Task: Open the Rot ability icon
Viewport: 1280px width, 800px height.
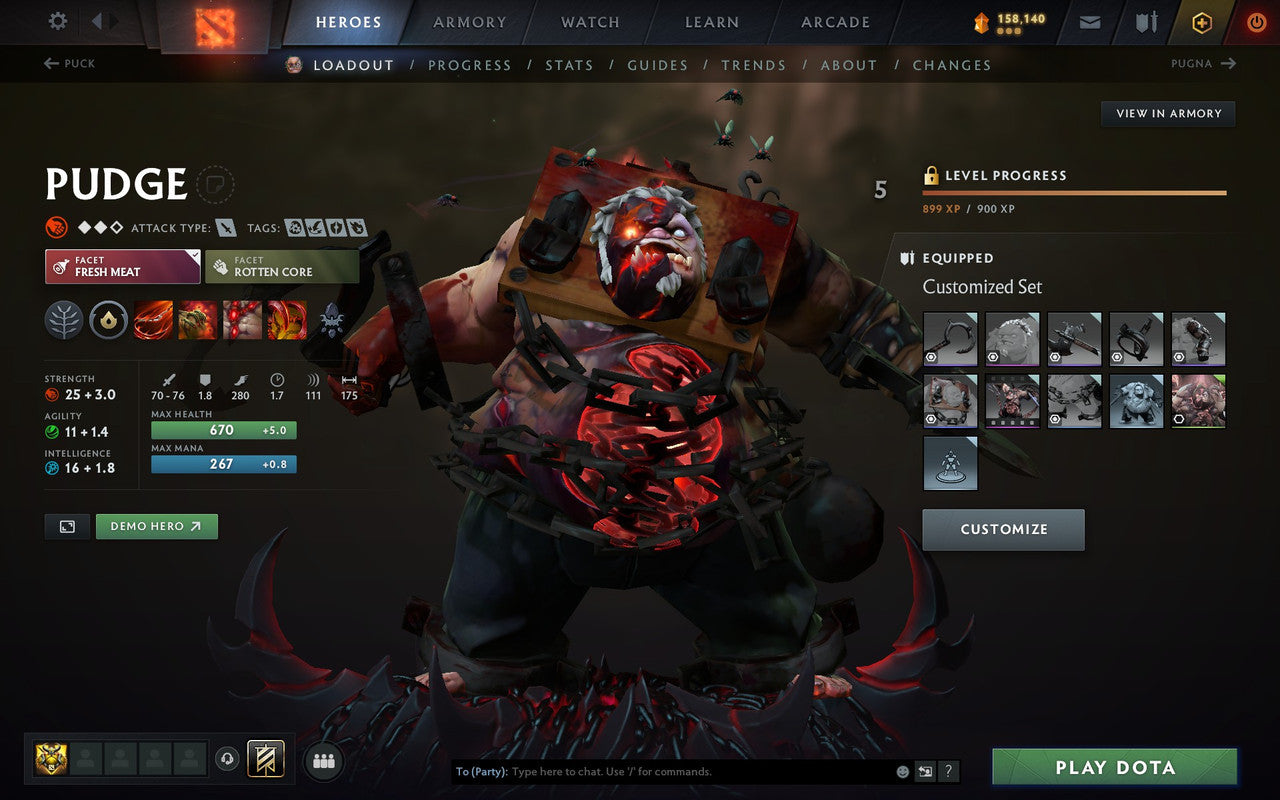Action: pyautogui.click(x=198, y=320)
